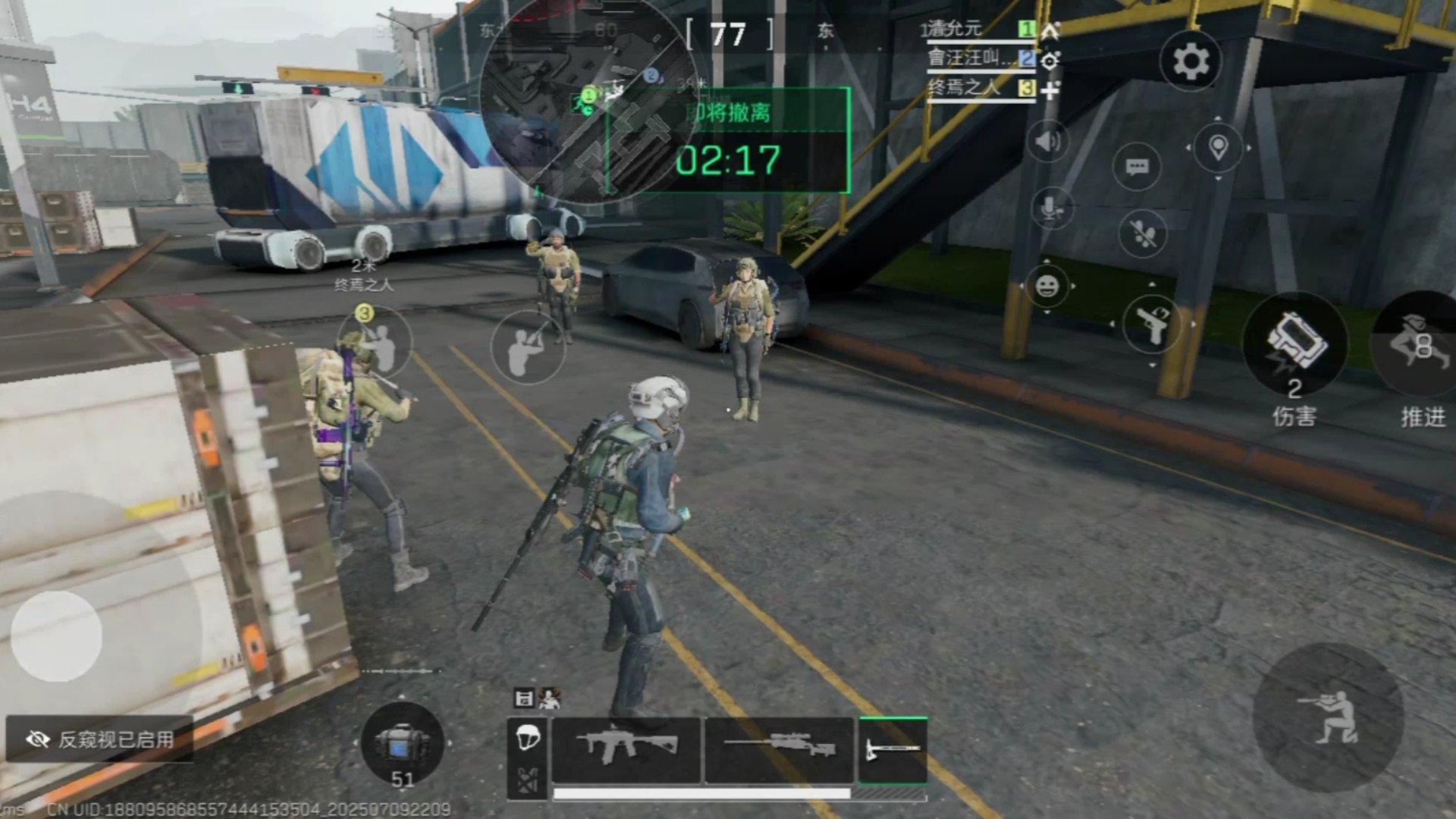Tap the salute interaction bubble

528,347
